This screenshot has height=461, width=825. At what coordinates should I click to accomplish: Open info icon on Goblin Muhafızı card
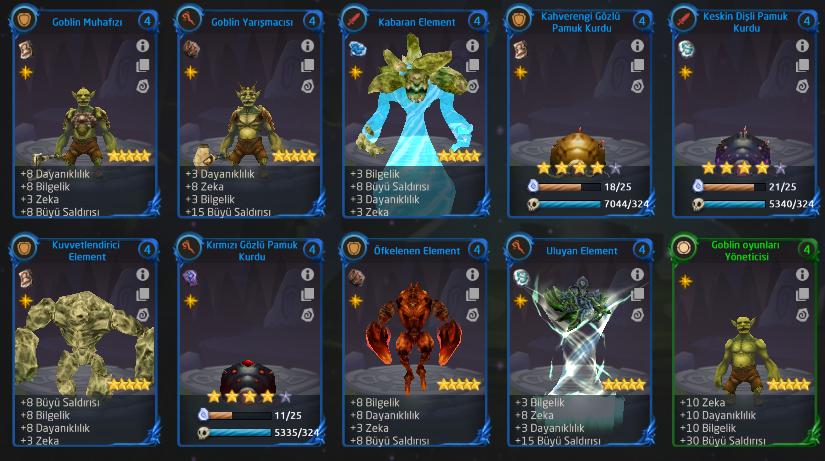tap(142, 46)
